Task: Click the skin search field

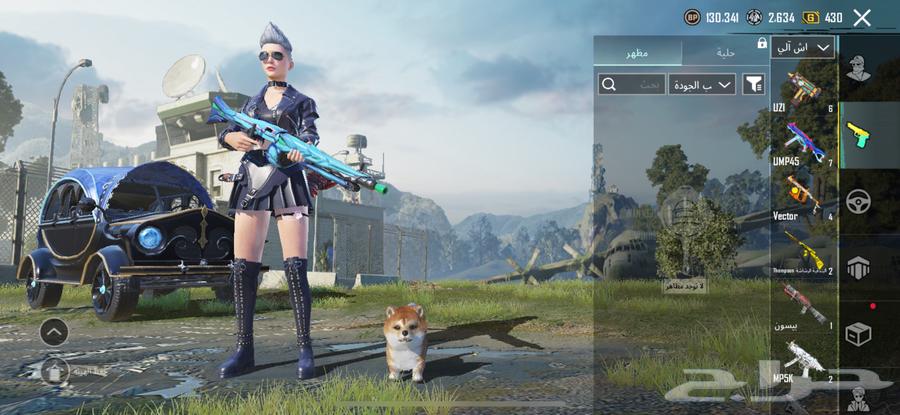Action: point(632,84)
